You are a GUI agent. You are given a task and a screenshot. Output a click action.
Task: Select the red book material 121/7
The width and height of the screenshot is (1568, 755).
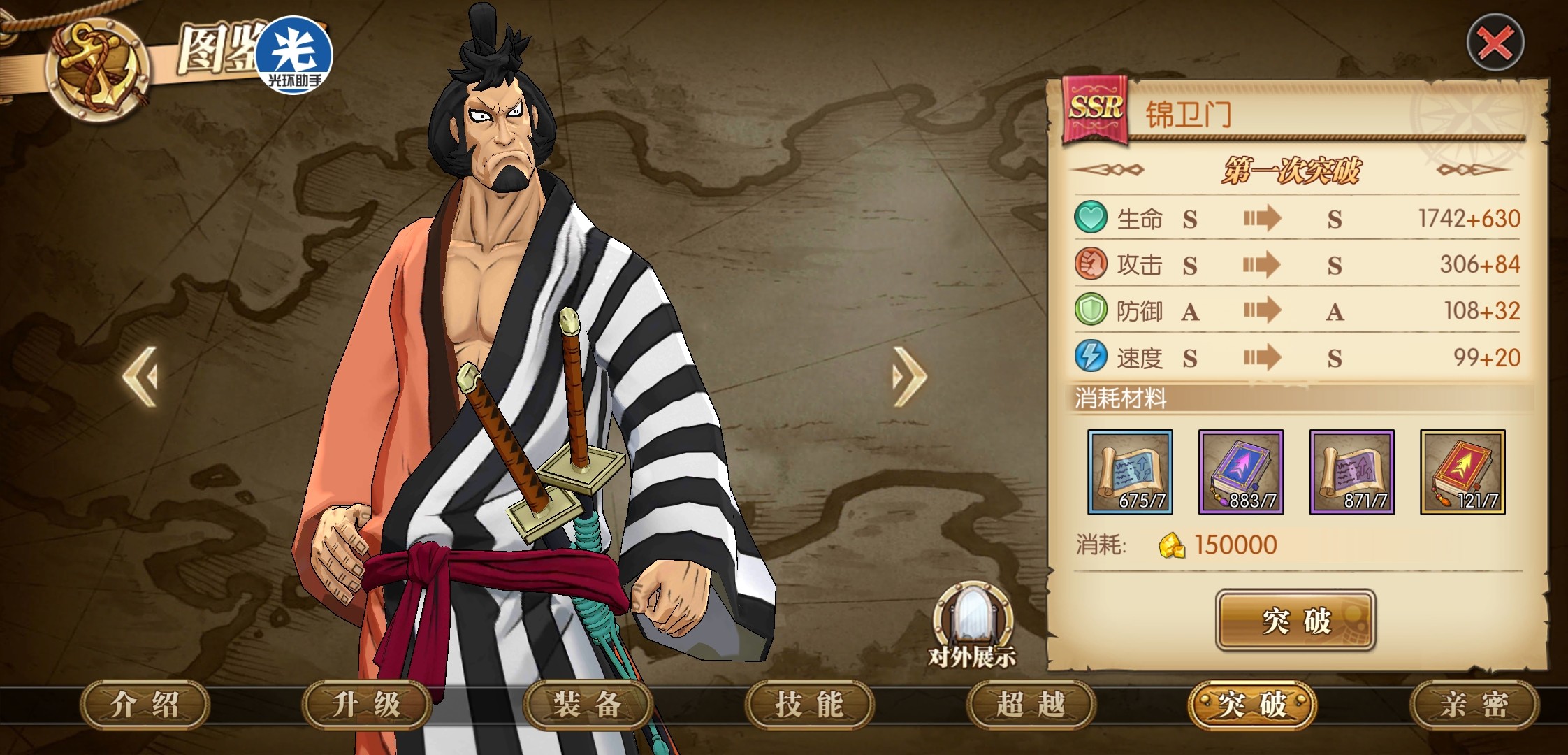1462,472
